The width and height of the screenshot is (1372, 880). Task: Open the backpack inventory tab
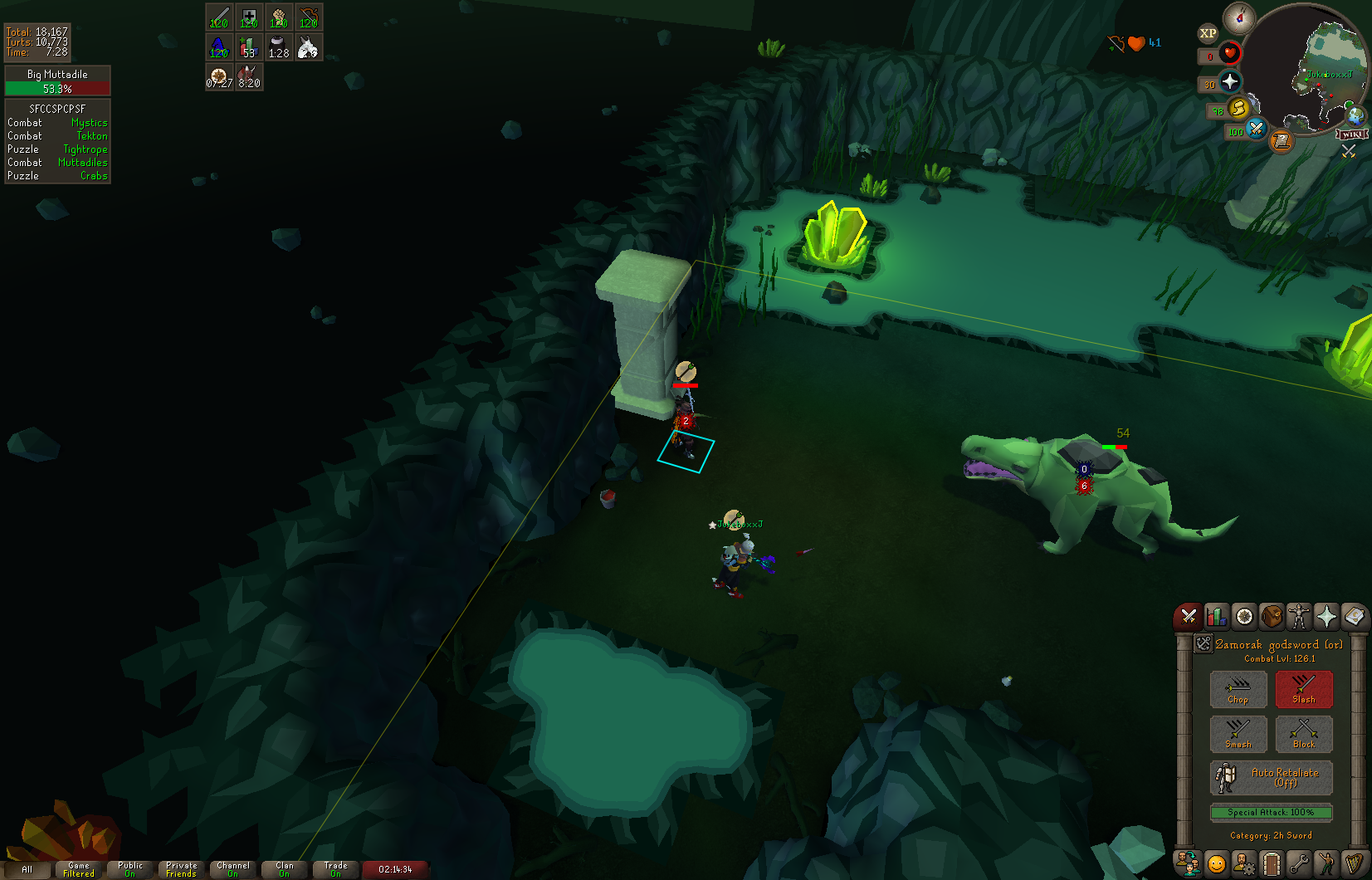(1272, 616)
